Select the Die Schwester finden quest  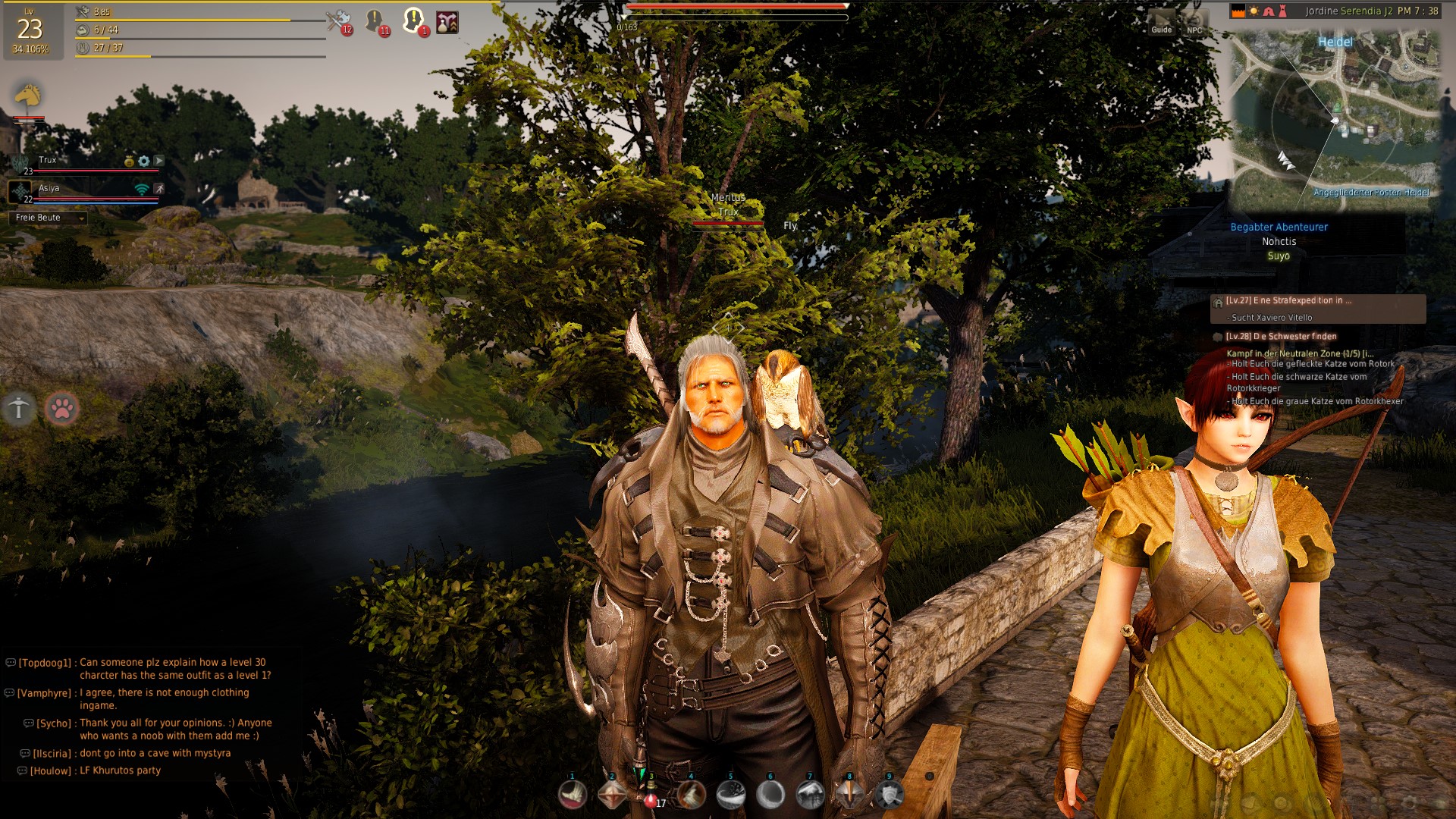pos(1282,337)
